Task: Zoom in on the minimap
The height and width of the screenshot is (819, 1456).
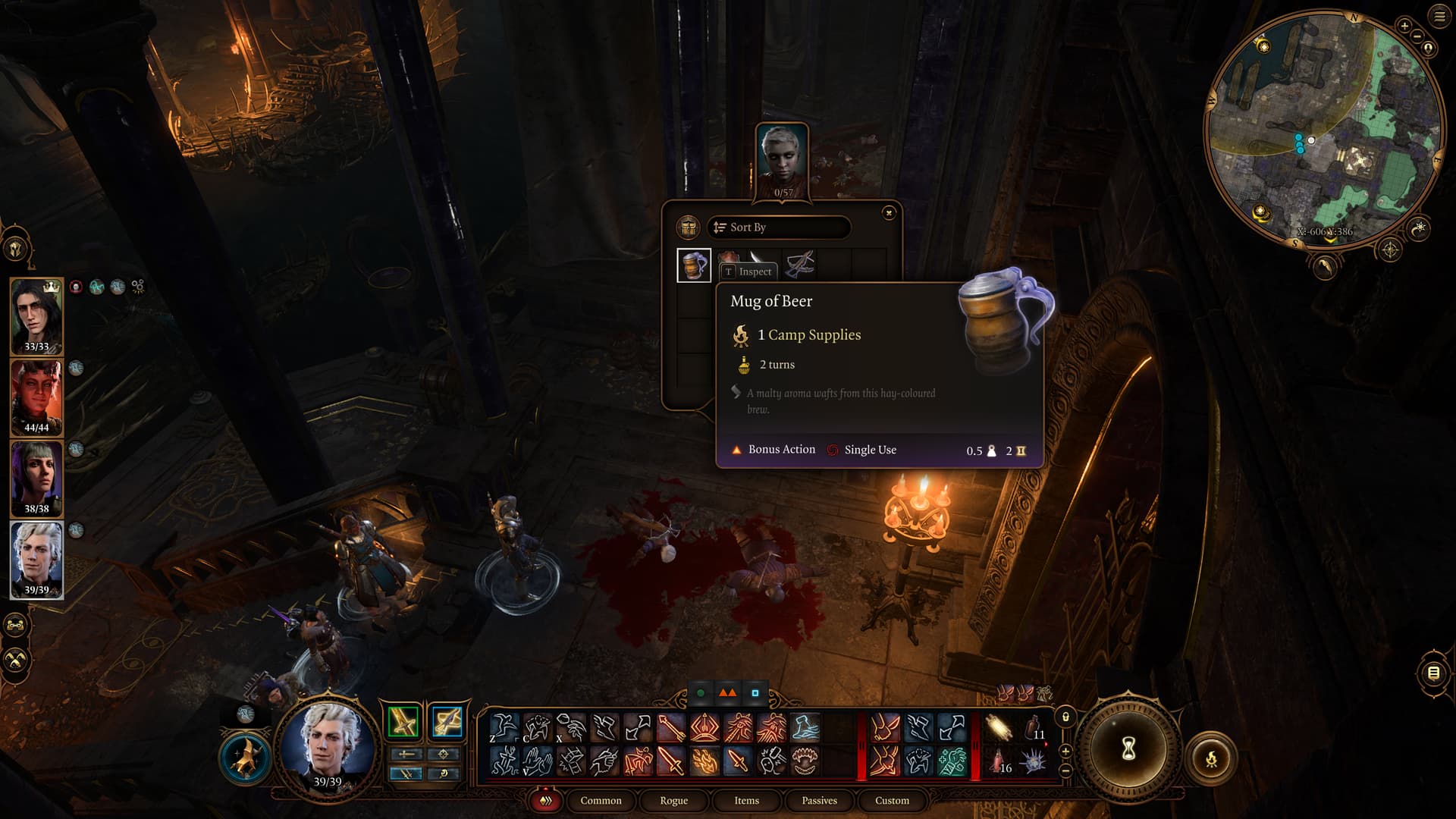Action: [1404, 26]
